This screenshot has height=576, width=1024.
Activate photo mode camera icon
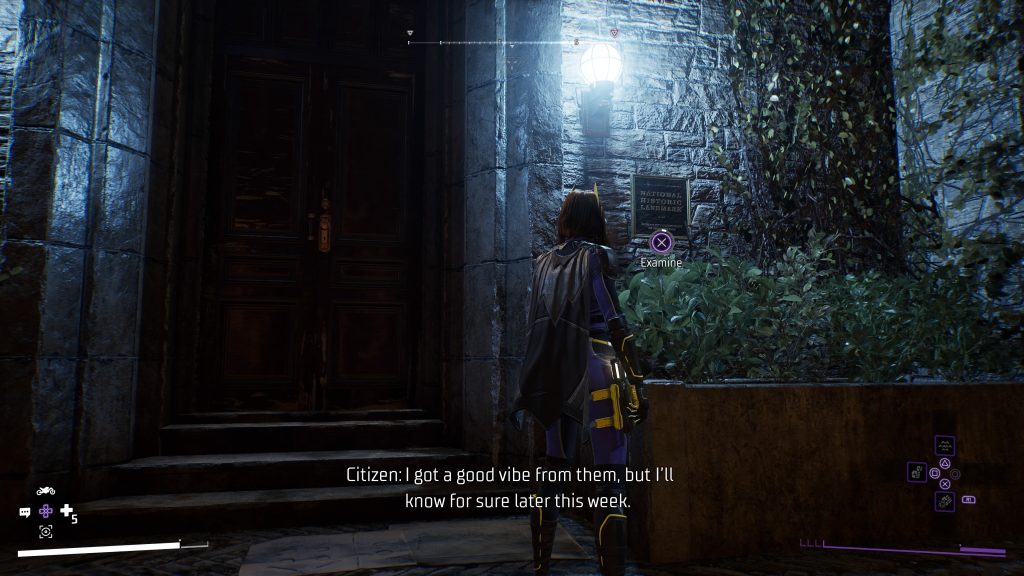click(45, 531)
